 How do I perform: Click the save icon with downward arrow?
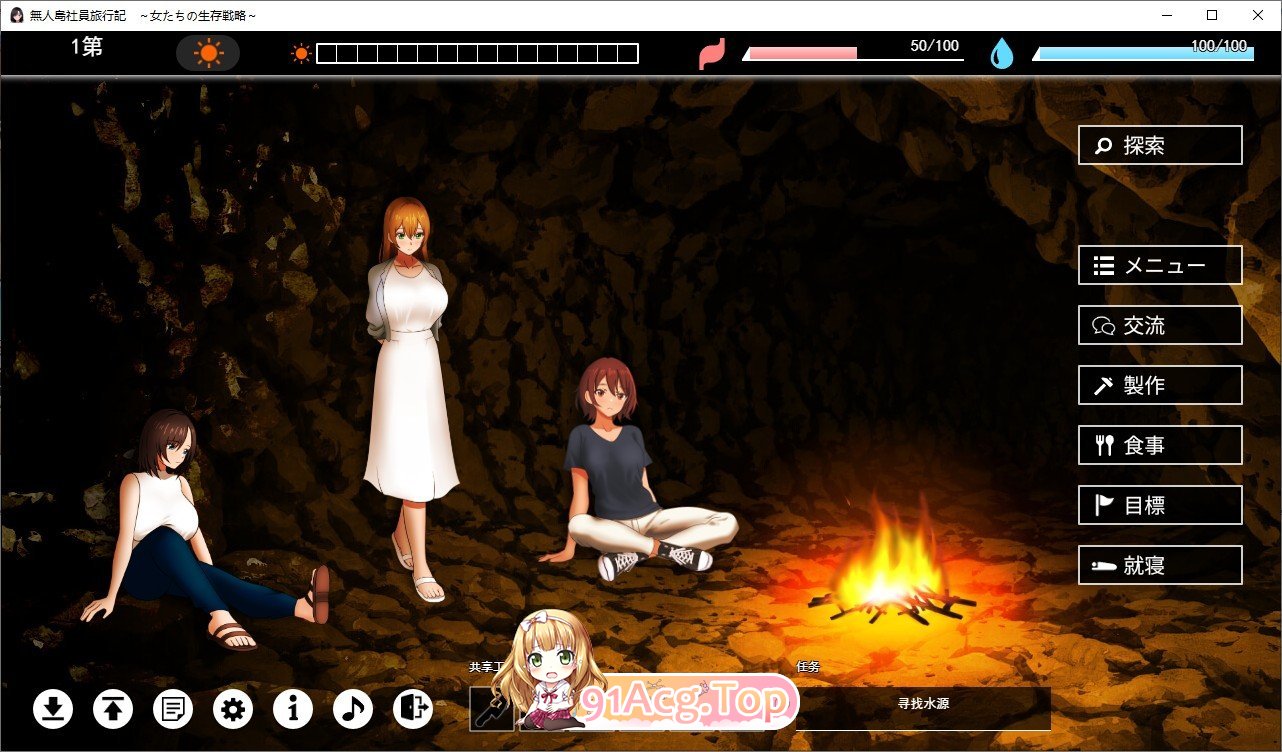point(53,709)
